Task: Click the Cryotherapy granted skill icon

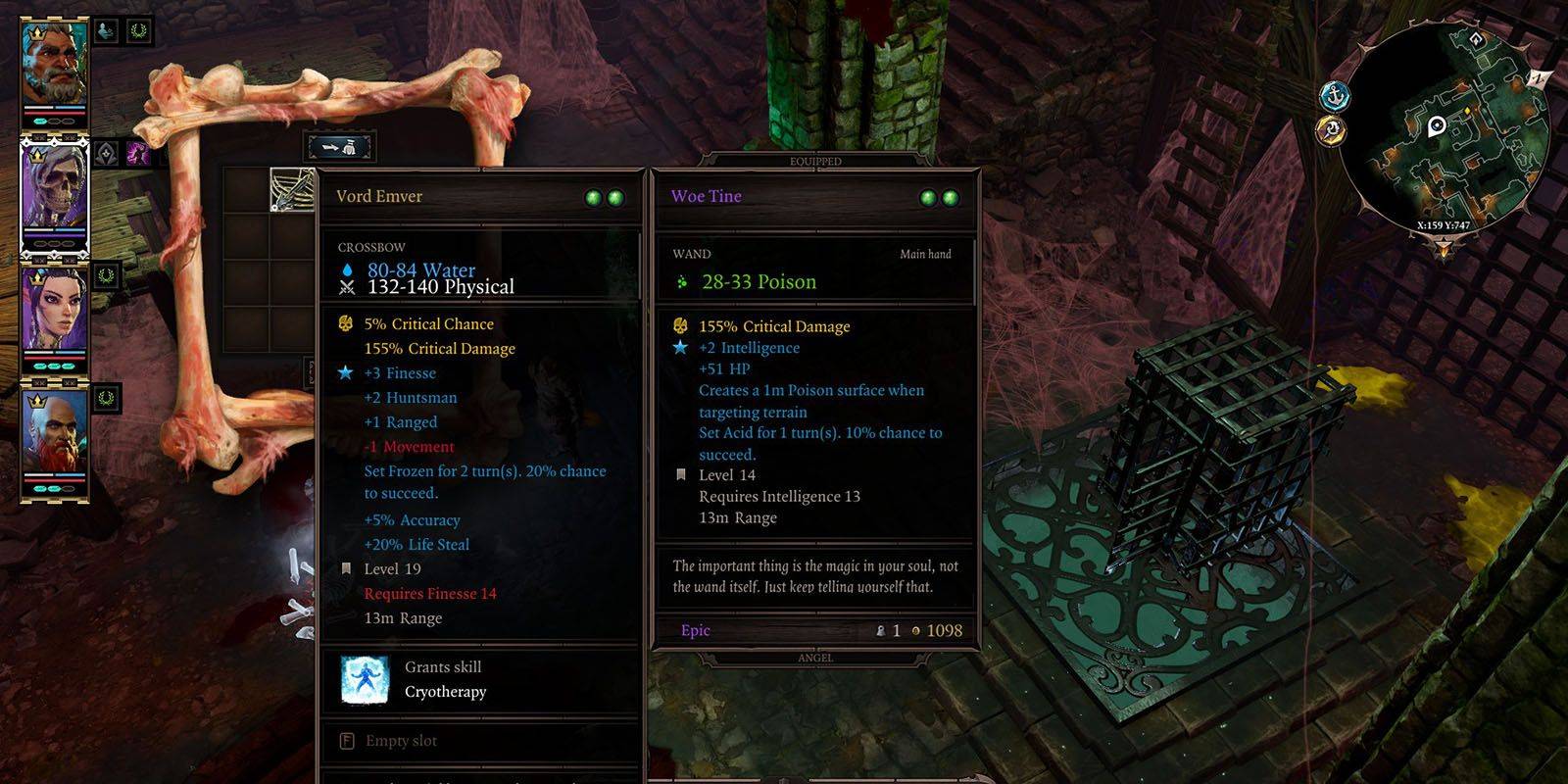Action: 365,679
